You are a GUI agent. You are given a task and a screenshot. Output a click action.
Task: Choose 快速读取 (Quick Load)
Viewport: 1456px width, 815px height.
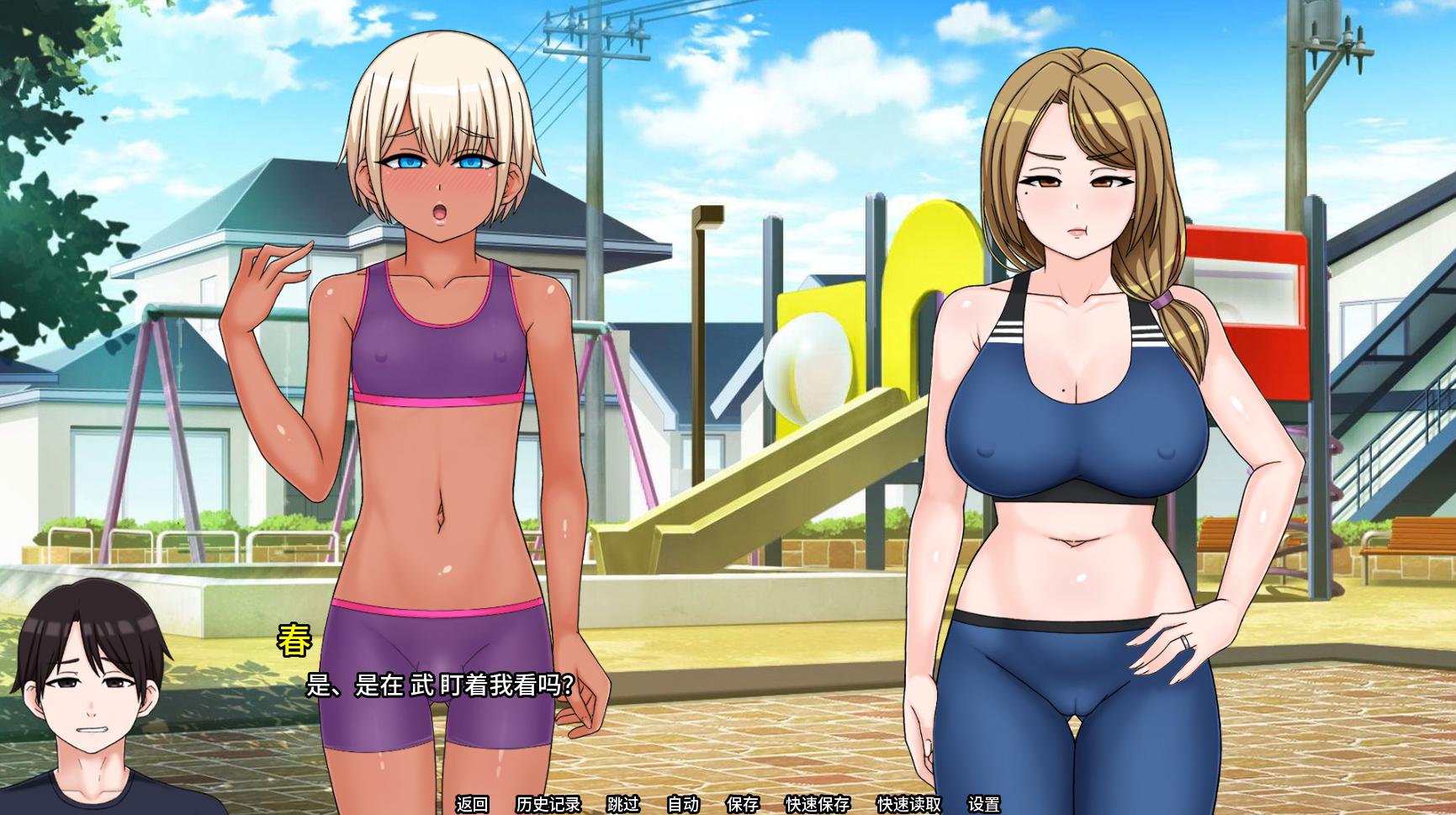(x=909, y=804)
